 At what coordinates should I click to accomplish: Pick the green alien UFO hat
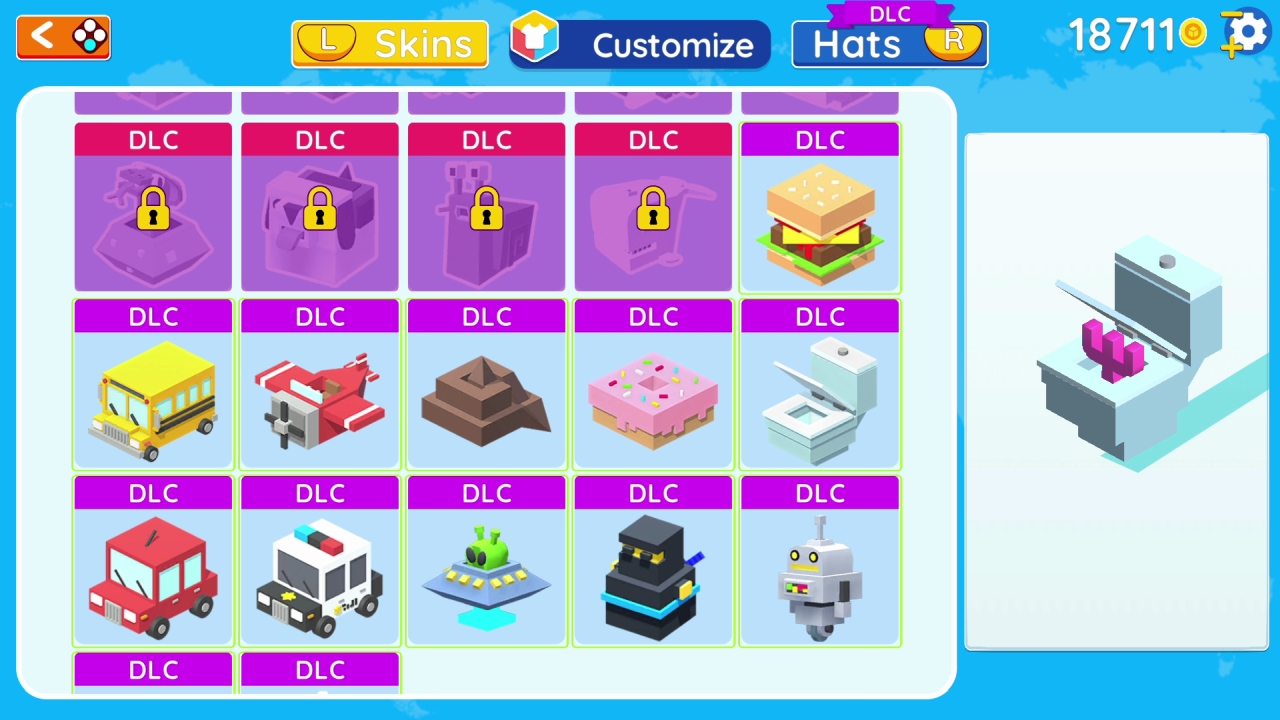tap(486, 575)
